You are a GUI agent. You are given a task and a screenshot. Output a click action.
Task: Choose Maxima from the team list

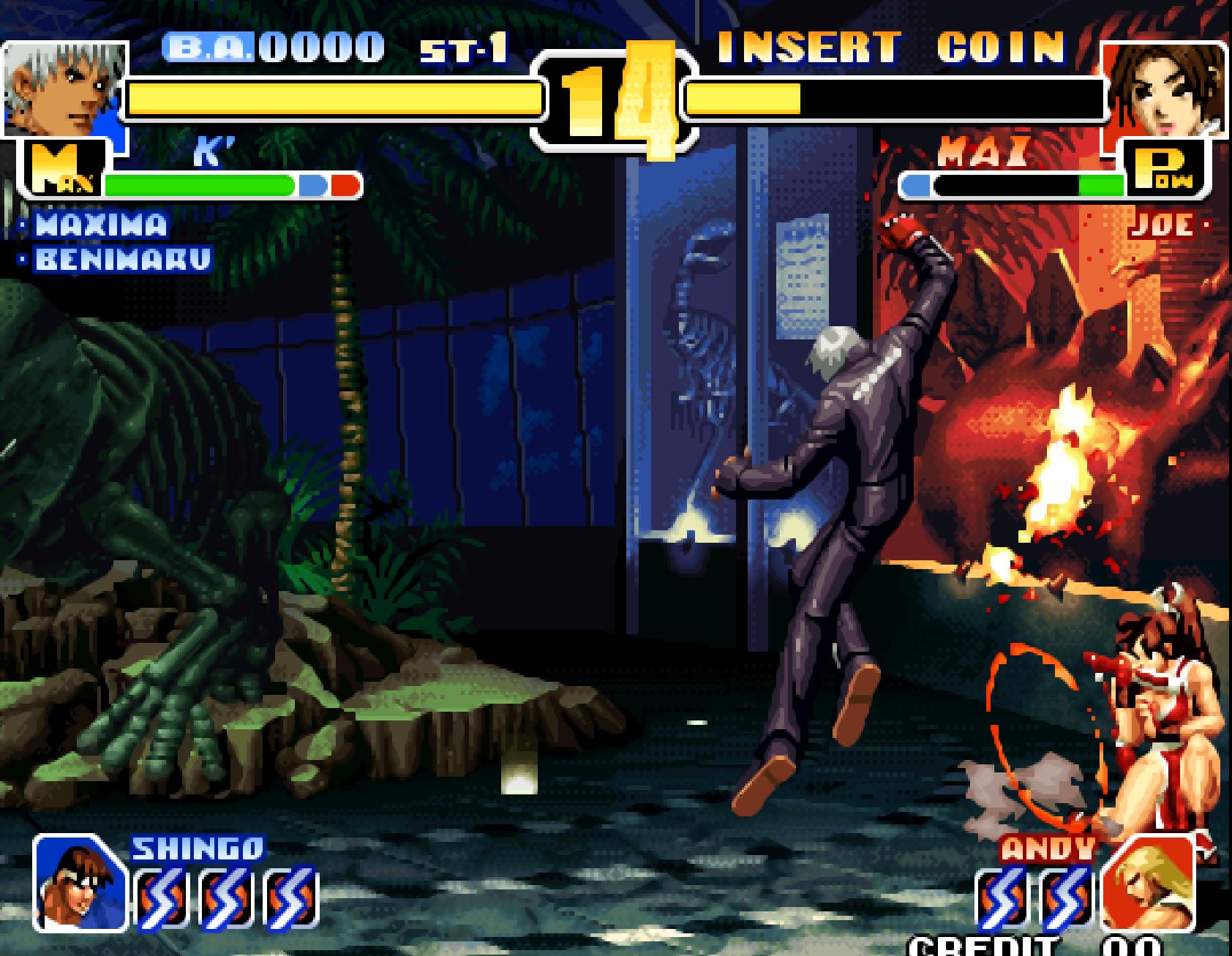click(x=101, y=225)
